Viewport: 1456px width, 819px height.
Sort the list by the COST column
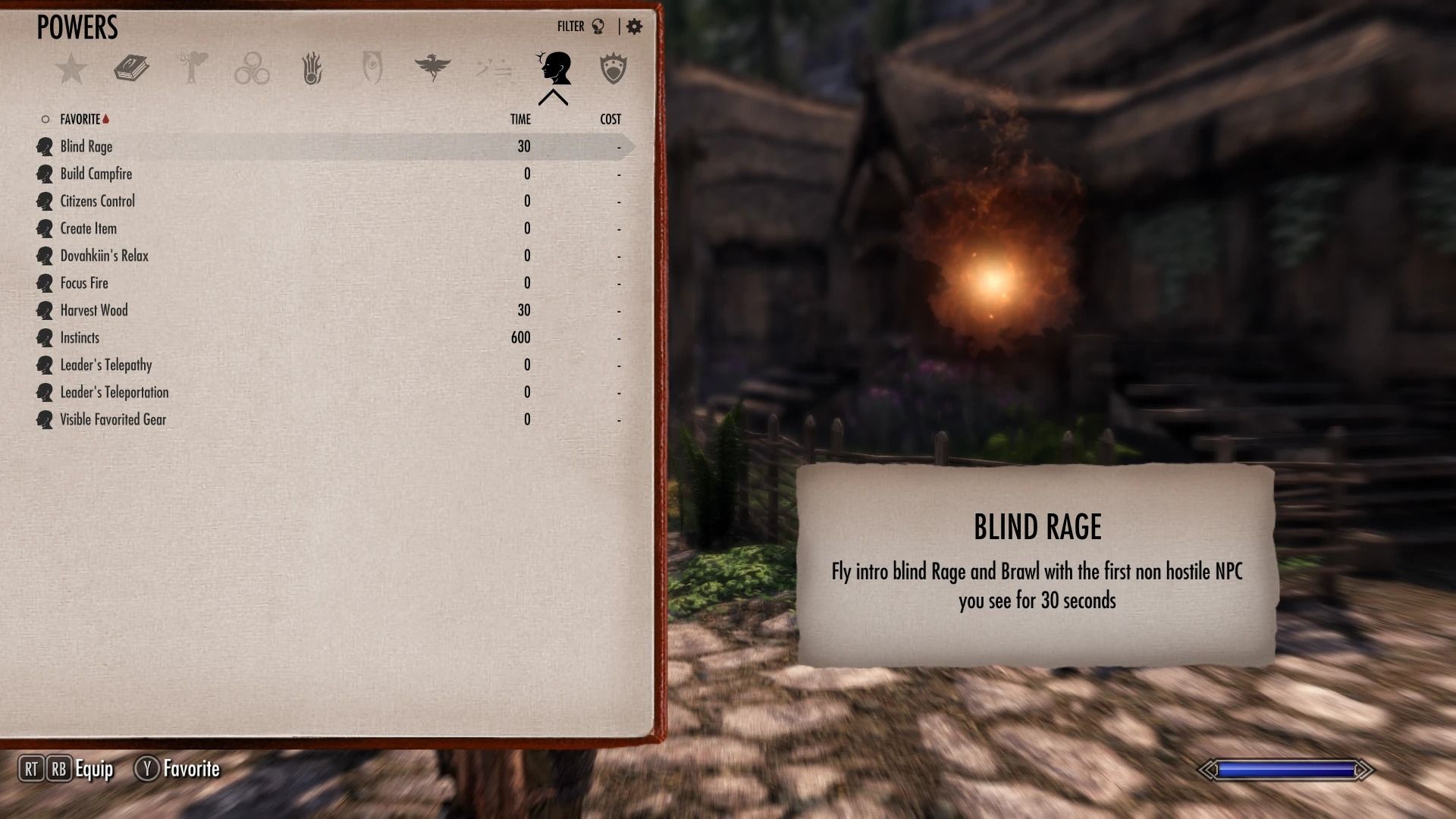tap(610, 119)
